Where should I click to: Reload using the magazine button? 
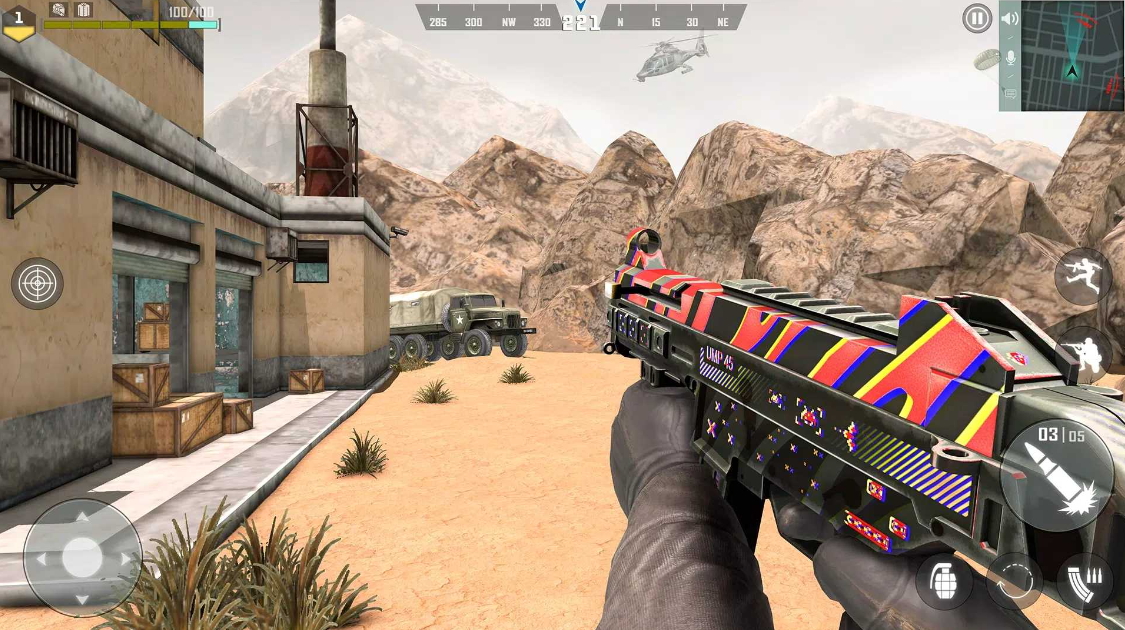1085,581
